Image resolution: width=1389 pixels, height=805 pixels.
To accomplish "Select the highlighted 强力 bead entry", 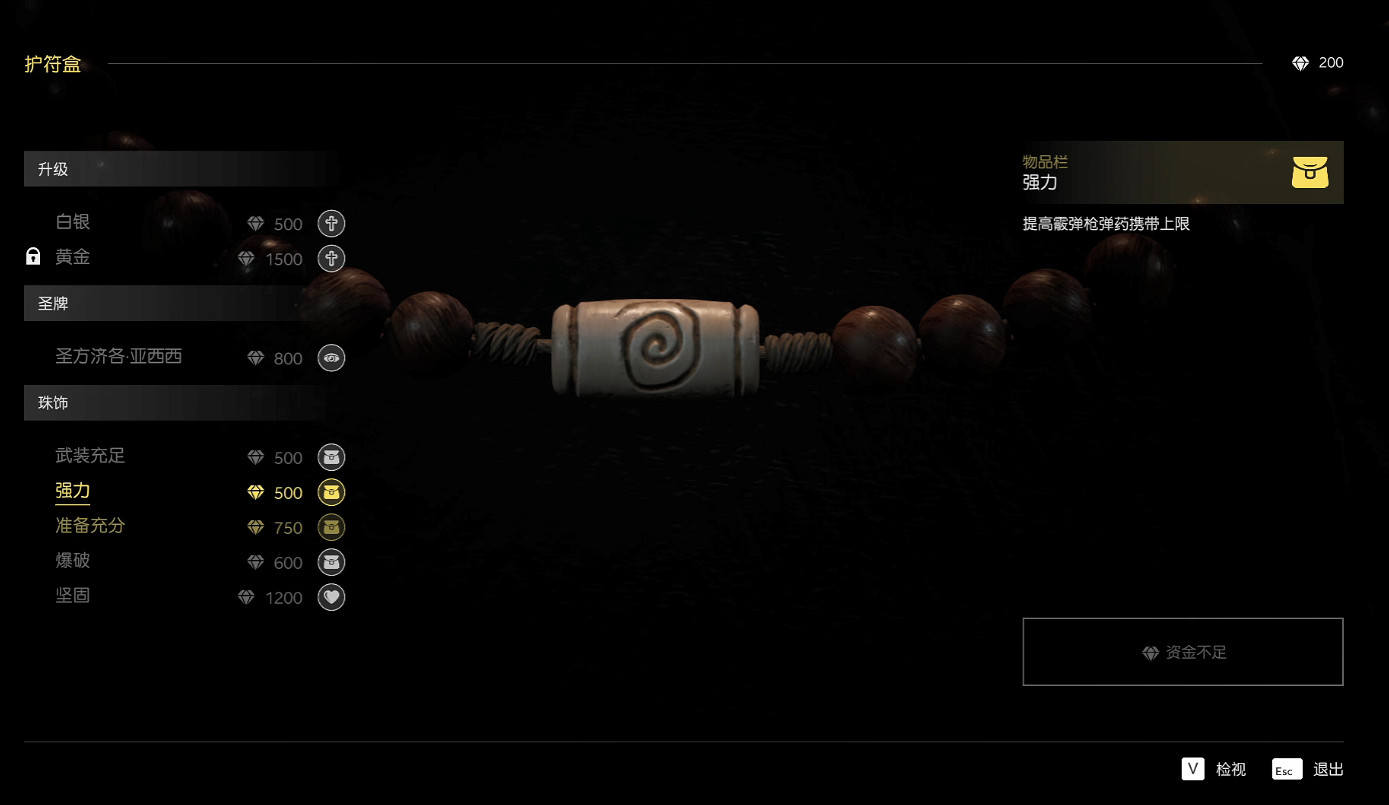I will pos(74,492).
